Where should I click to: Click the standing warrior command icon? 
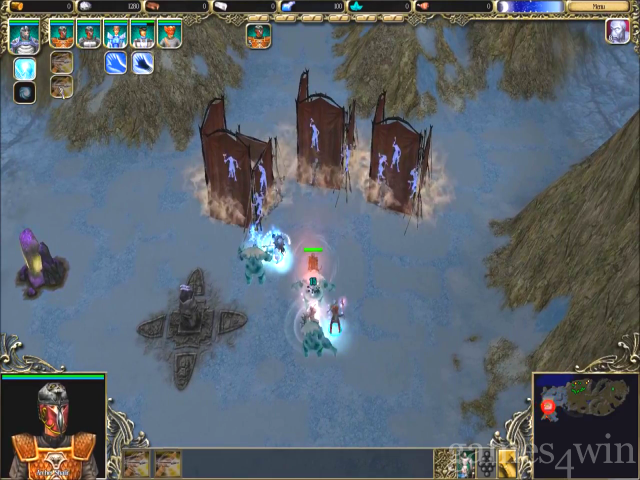(x=465, y=461)
